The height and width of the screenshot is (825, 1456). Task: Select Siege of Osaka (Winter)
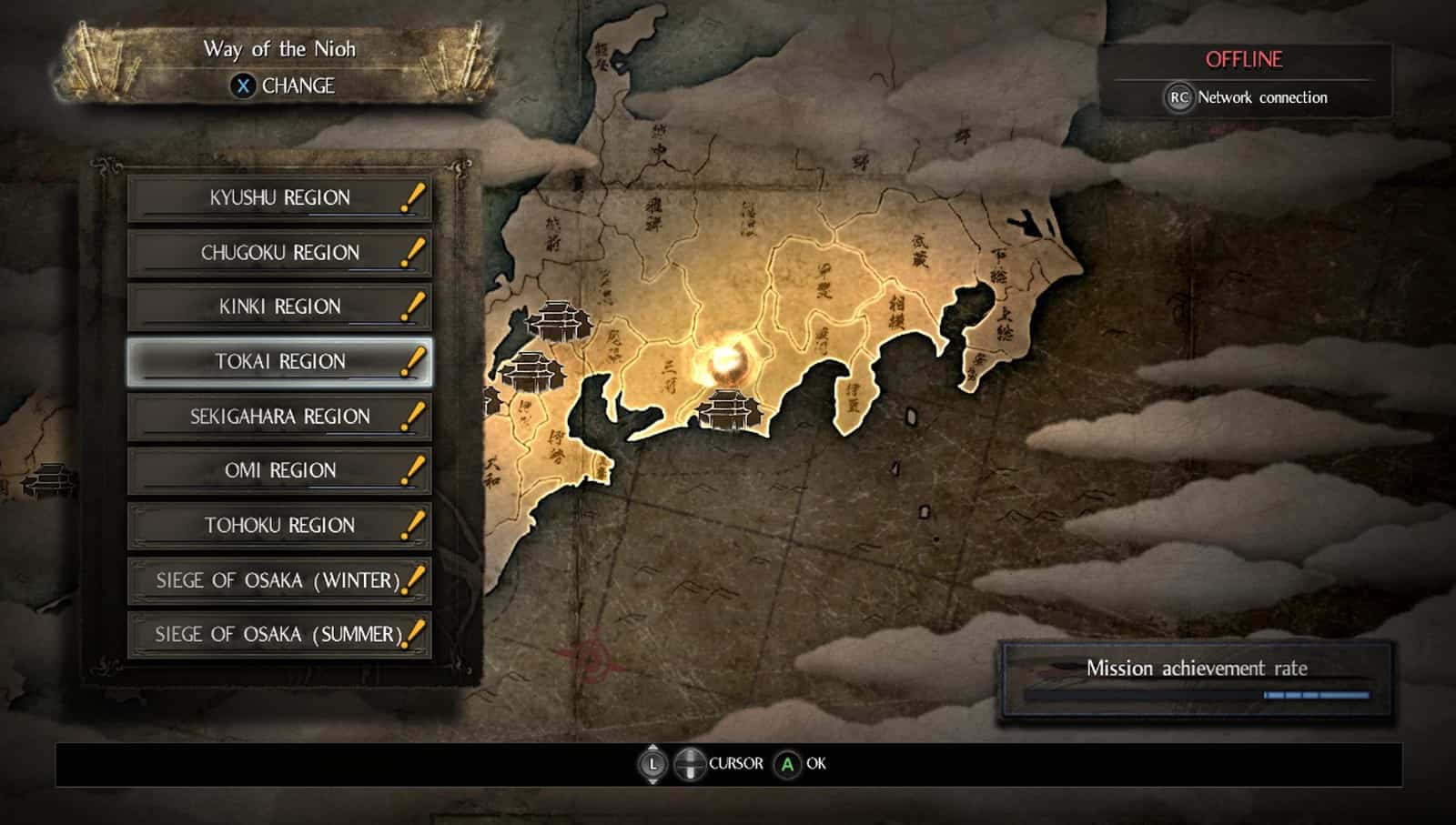[279, 580]
